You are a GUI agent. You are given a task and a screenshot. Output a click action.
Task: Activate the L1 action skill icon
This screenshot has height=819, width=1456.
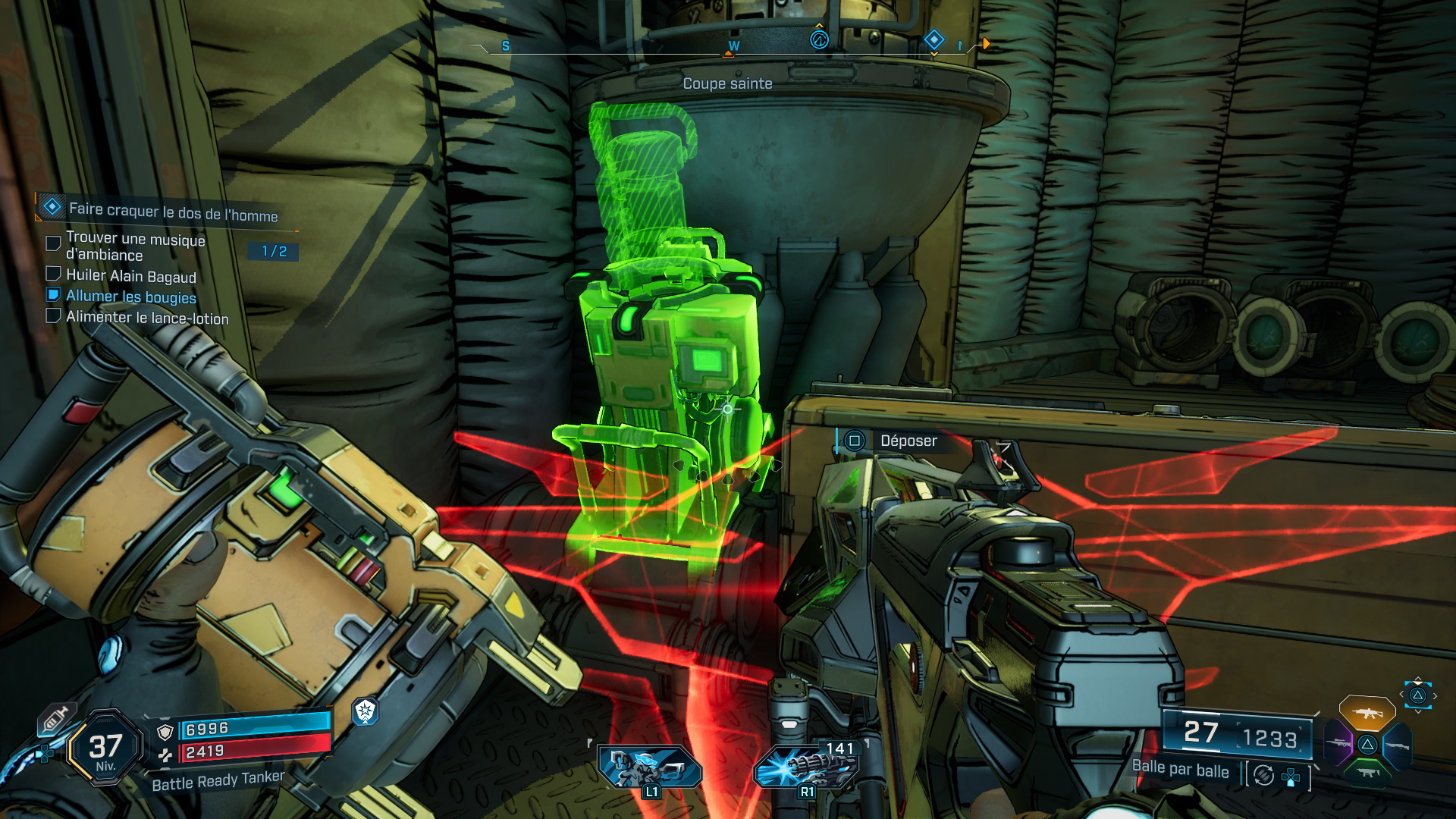[650, 767]
